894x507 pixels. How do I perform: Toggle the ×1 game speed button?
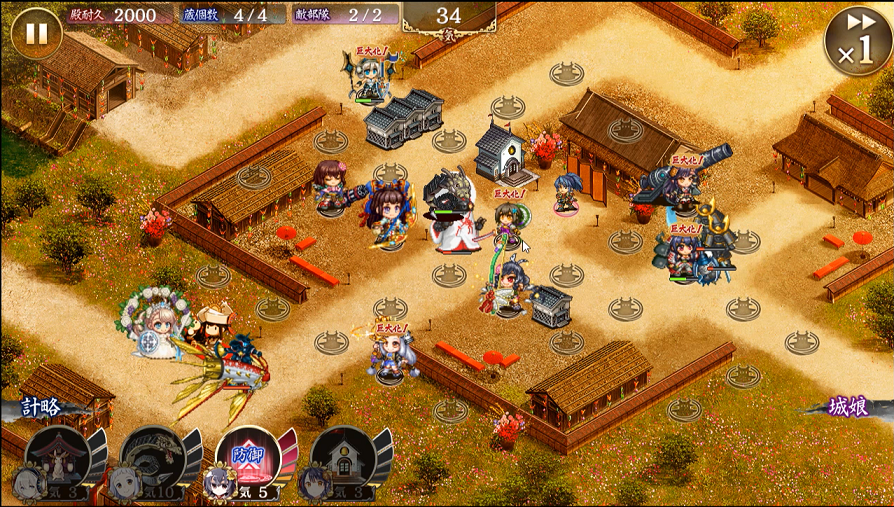pyautogui.click(x=857, y=41)
